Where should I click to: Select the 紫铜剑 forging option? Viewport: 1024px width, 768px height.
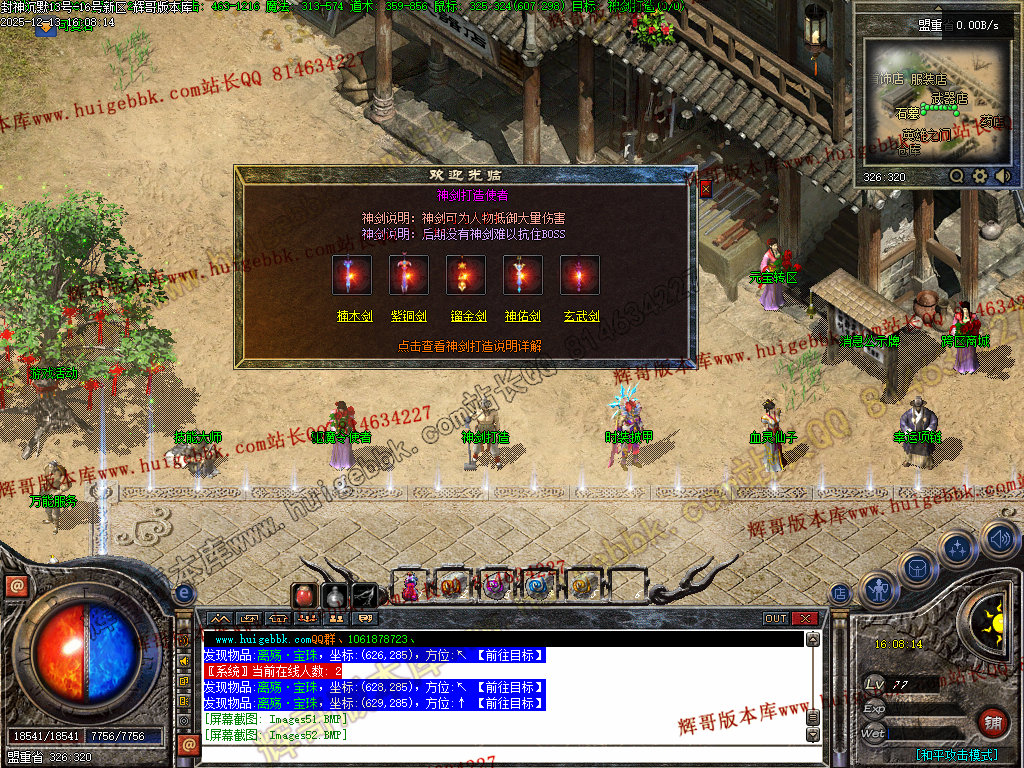click(x=409, y=316)
